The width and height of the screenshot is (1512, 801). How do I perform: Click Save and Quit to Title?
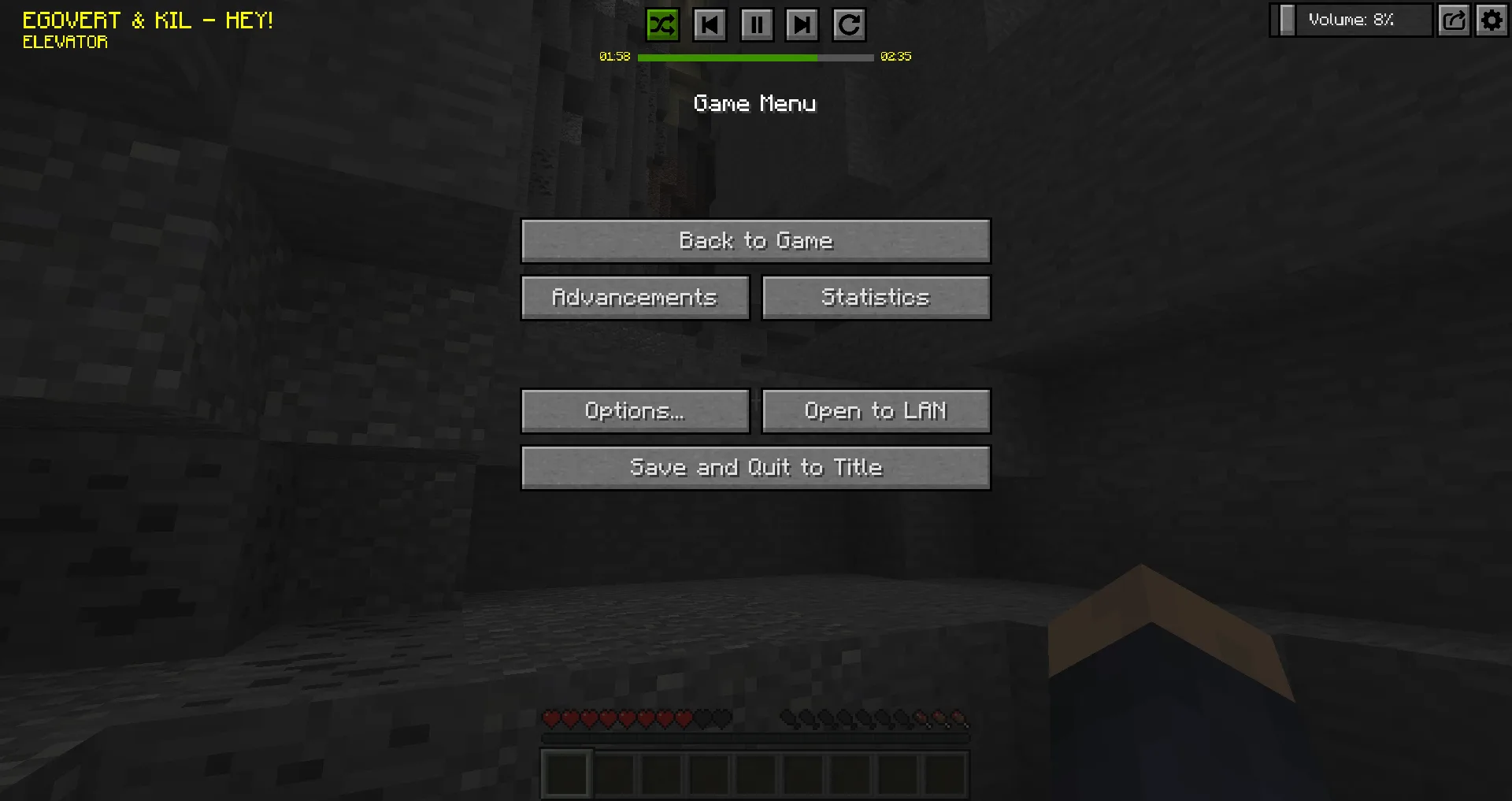(x=755, y=467)
